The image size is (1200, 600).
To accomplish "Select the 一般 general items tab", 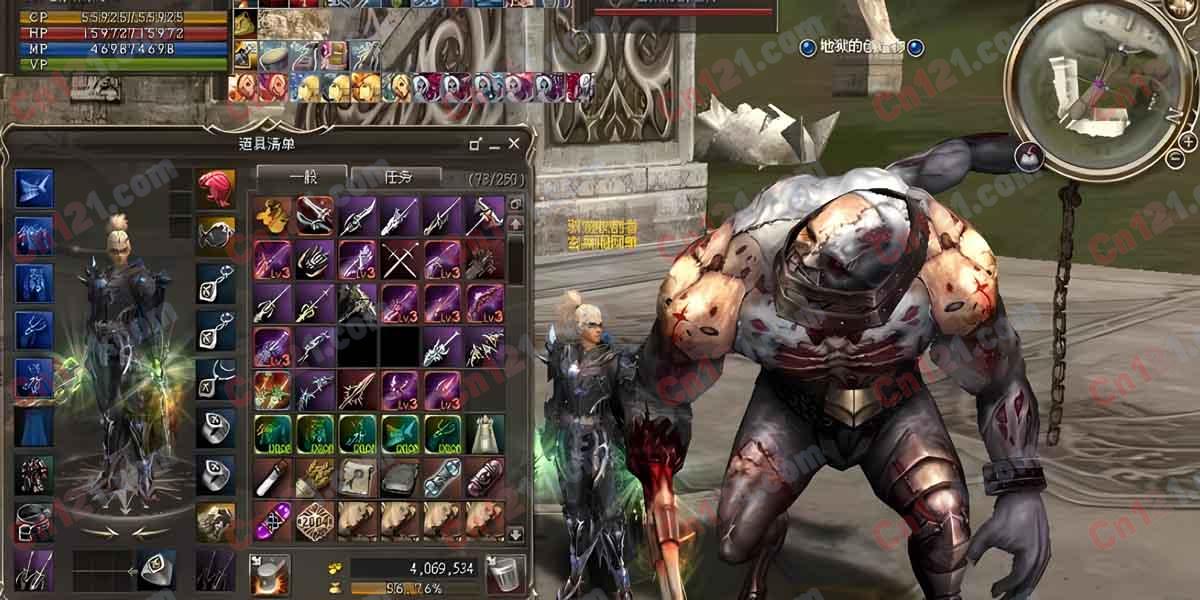I will 302,178.
